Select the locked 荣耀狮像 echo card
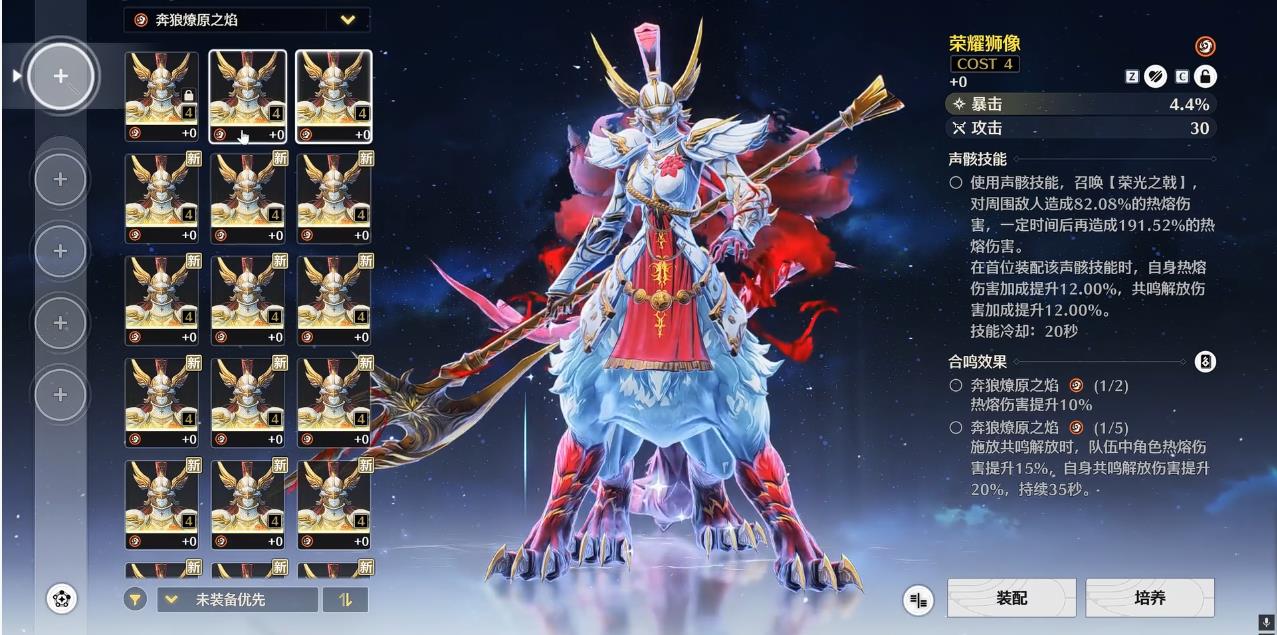Viewport: 1277px width, 635px height. pyautogui.click(x=162, y=96)
